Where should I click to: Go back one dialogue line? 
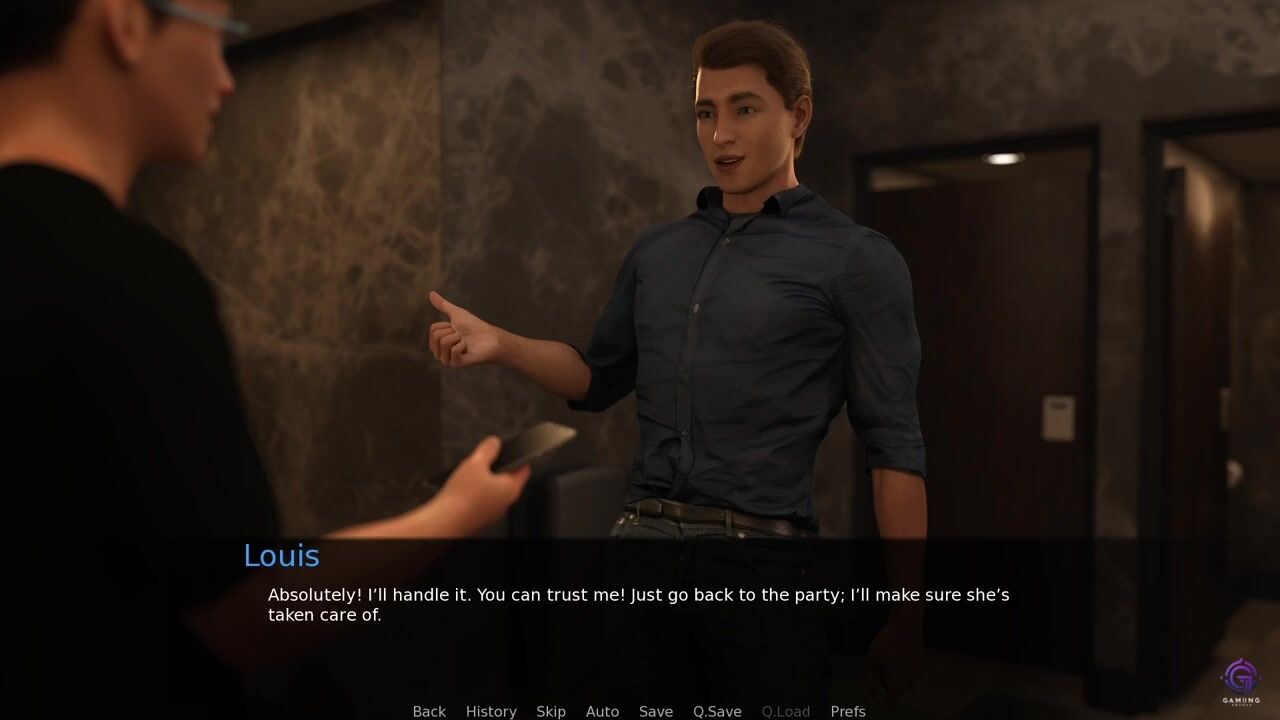coord(429,711)
